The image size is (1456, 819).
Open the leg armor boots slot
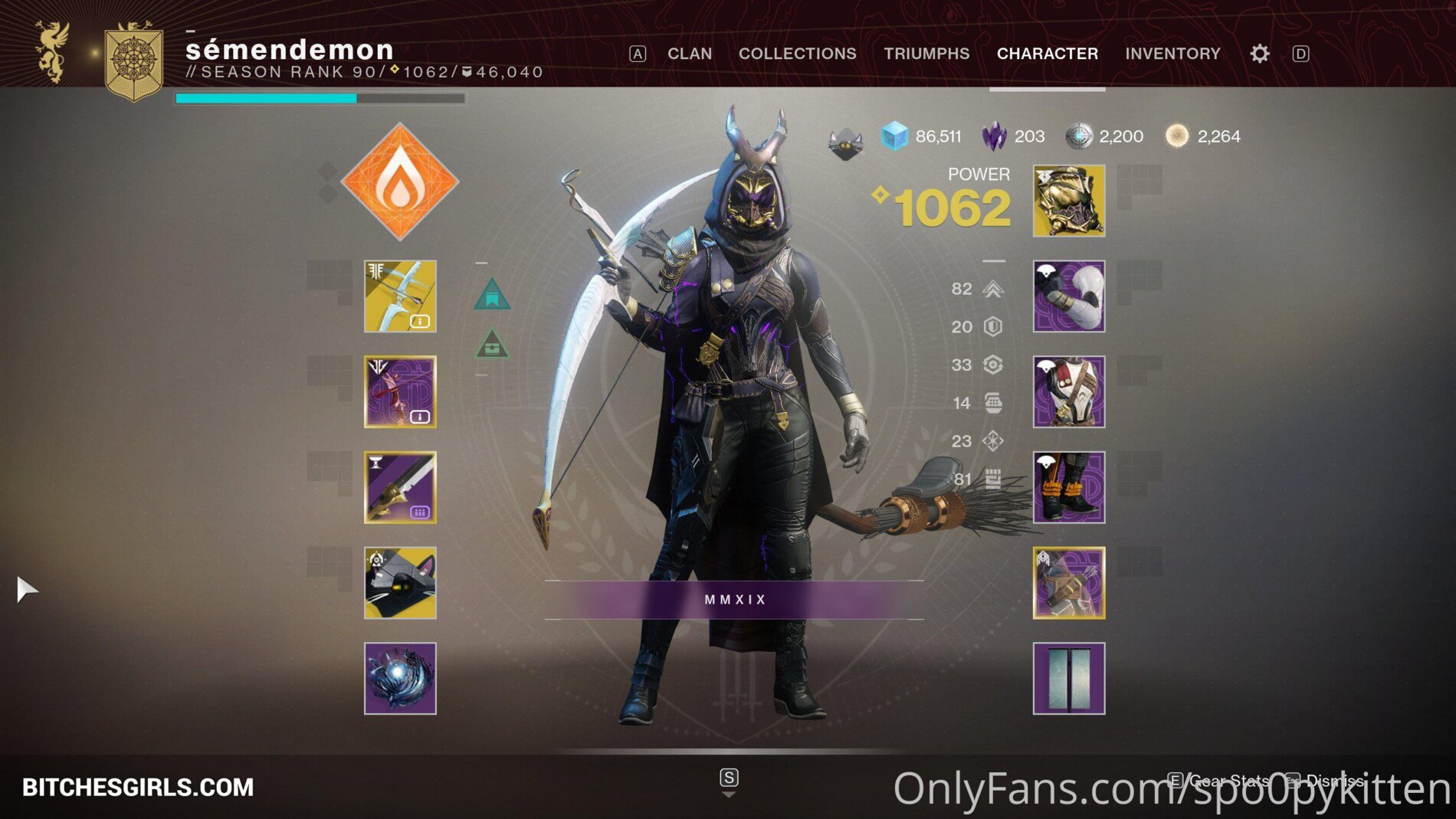click(x=1068, y=487)
